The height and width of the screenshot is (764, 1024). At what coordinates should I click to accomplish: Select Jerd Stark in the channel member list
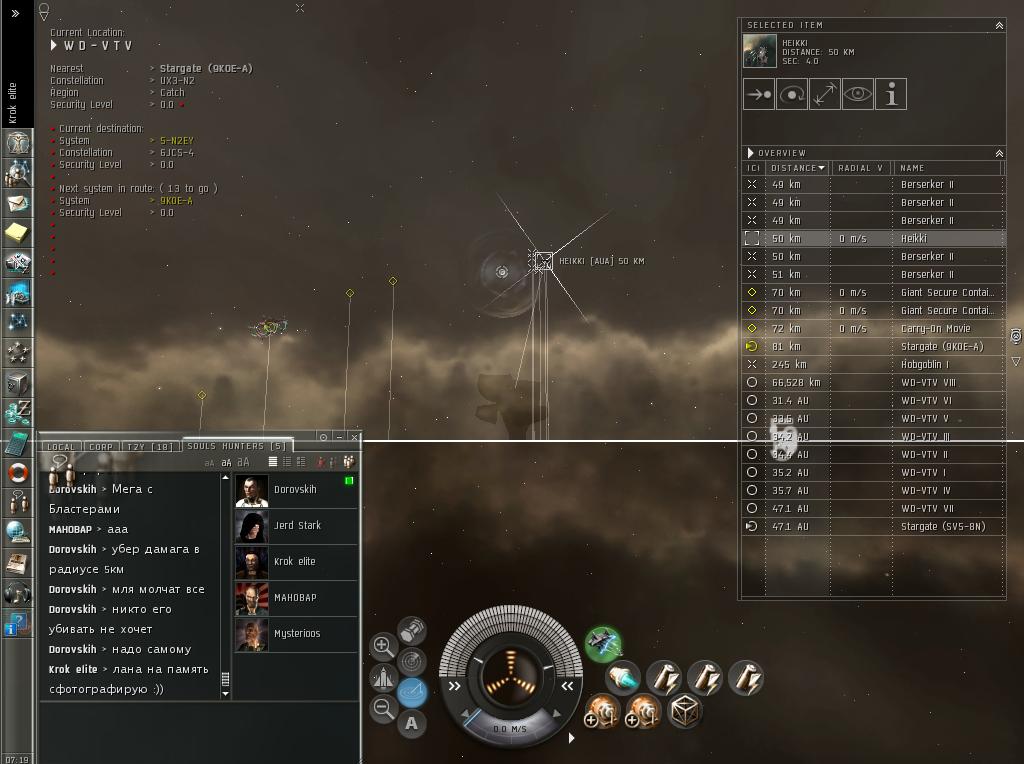click(296, 526)
